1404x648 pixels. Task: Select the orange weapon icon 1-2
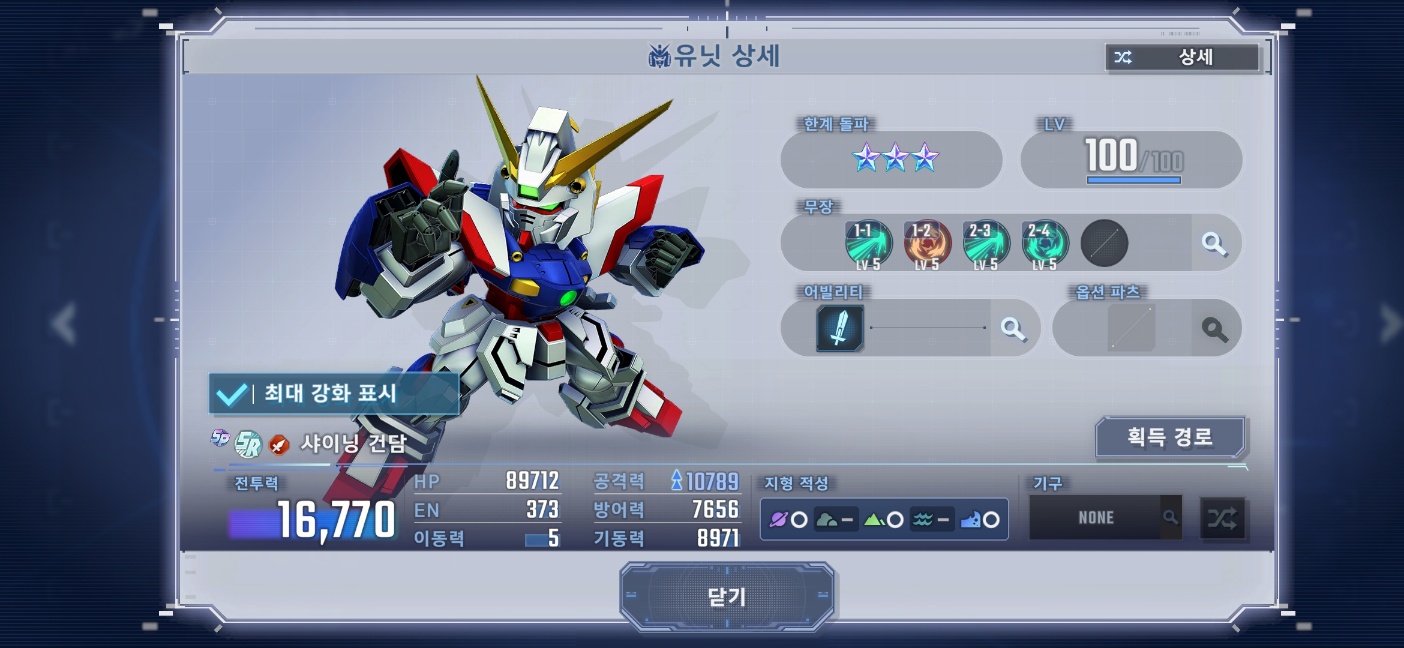[x=927, y=244]
